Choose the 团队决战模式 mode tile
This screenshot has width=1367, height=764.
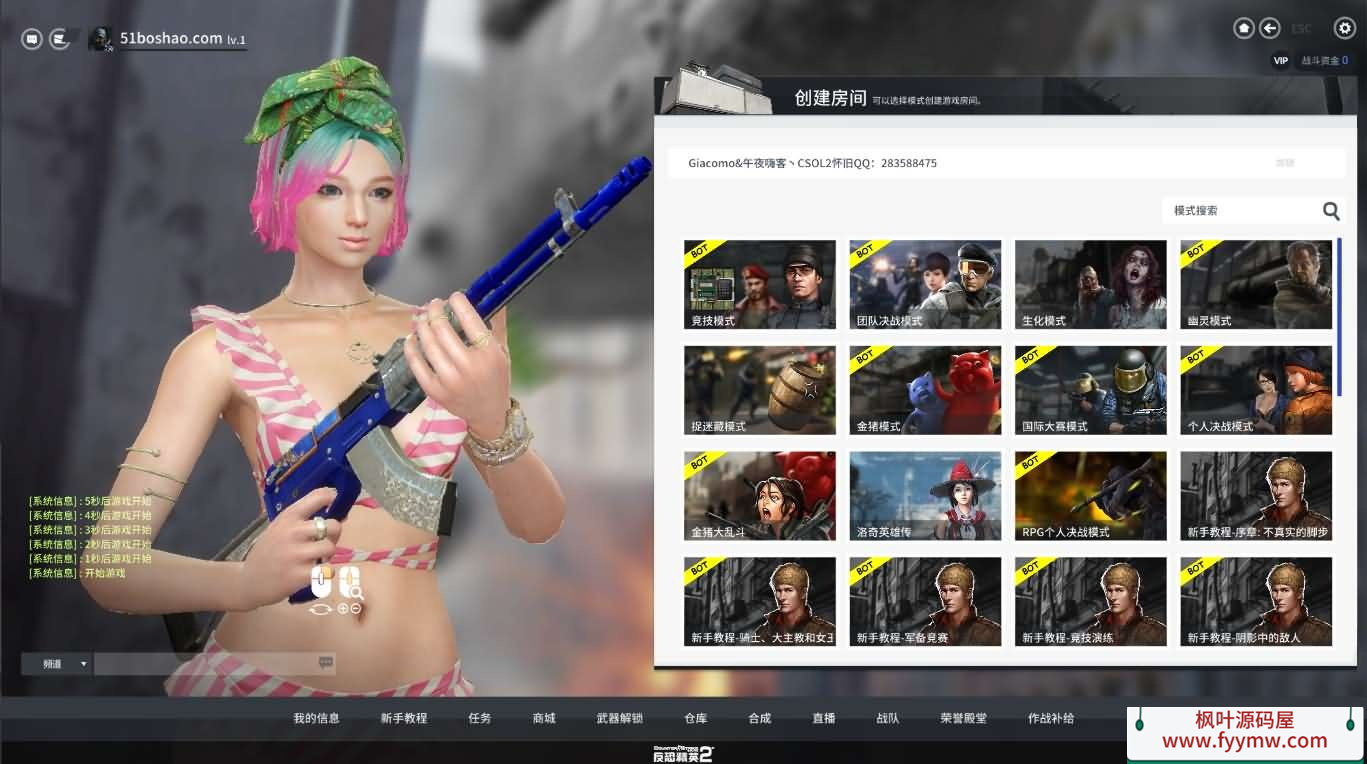[925, 284]
